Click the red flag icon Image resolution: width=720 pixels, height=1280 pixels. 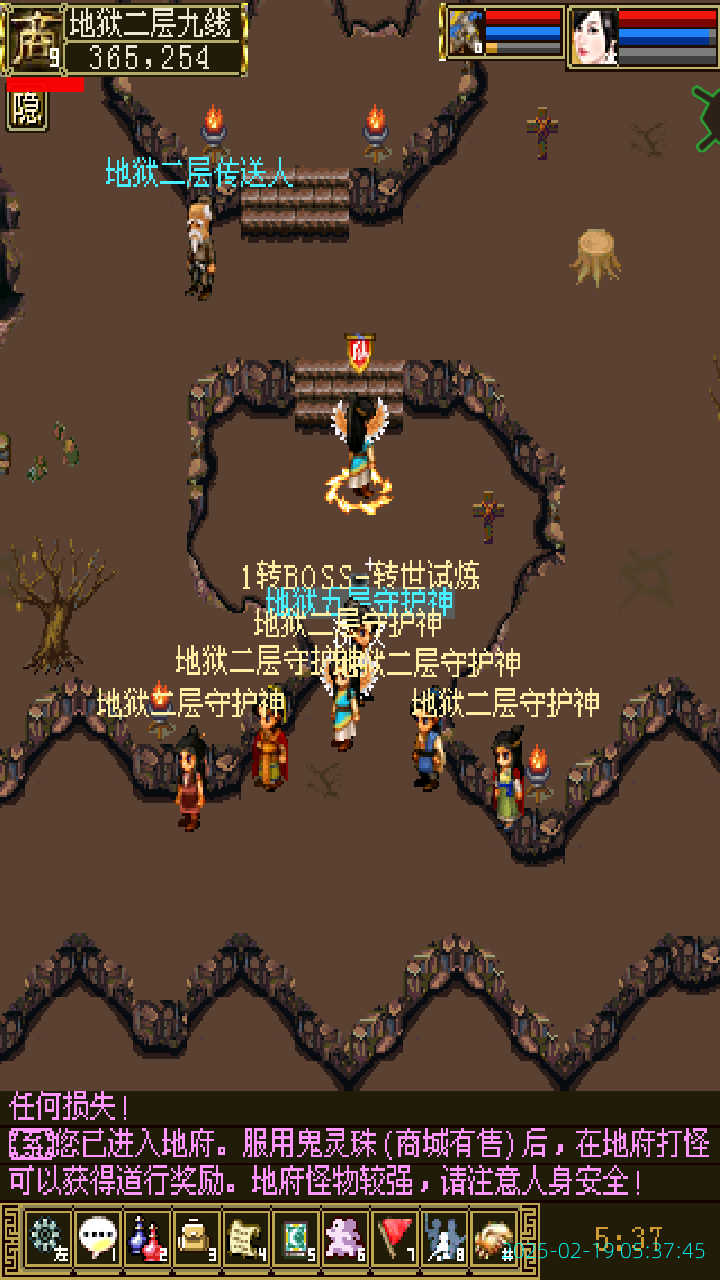[x=395, y=1239]
